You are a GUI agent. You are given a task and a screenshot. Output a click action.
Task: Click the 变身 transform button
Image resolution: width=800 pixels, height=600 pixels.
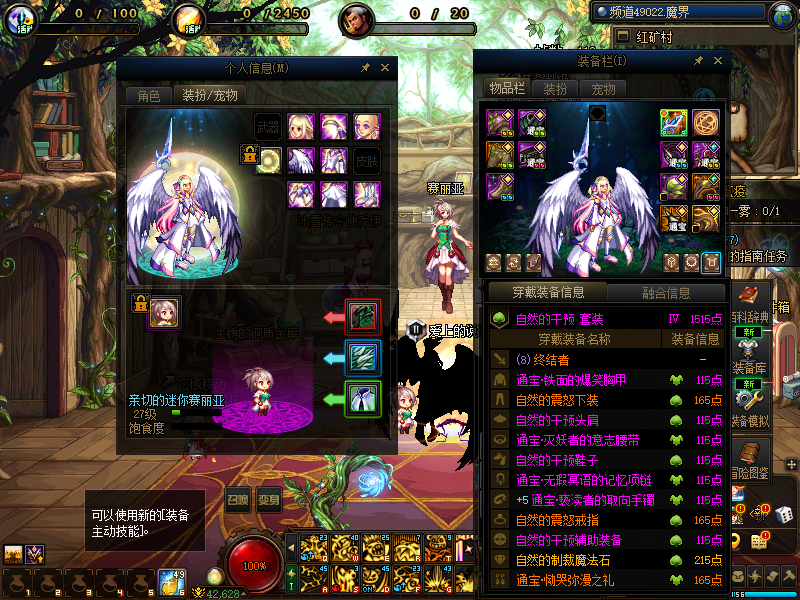(268, 501)
